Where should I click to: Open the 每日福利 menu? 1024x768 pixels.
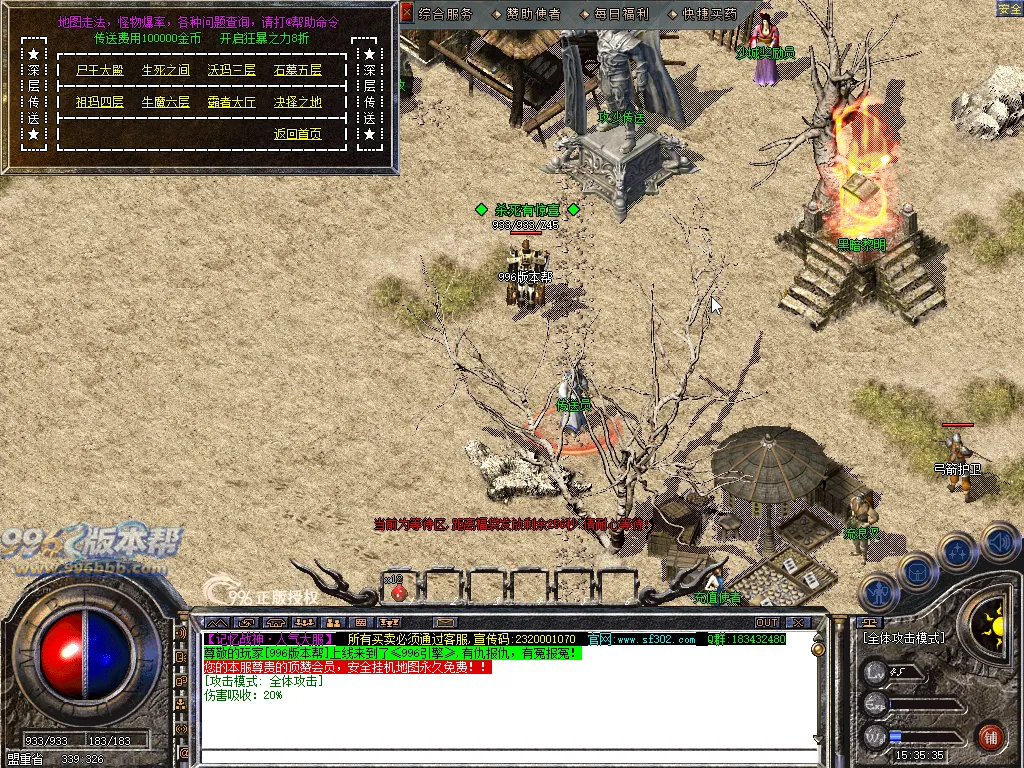(x=620, y=14)
